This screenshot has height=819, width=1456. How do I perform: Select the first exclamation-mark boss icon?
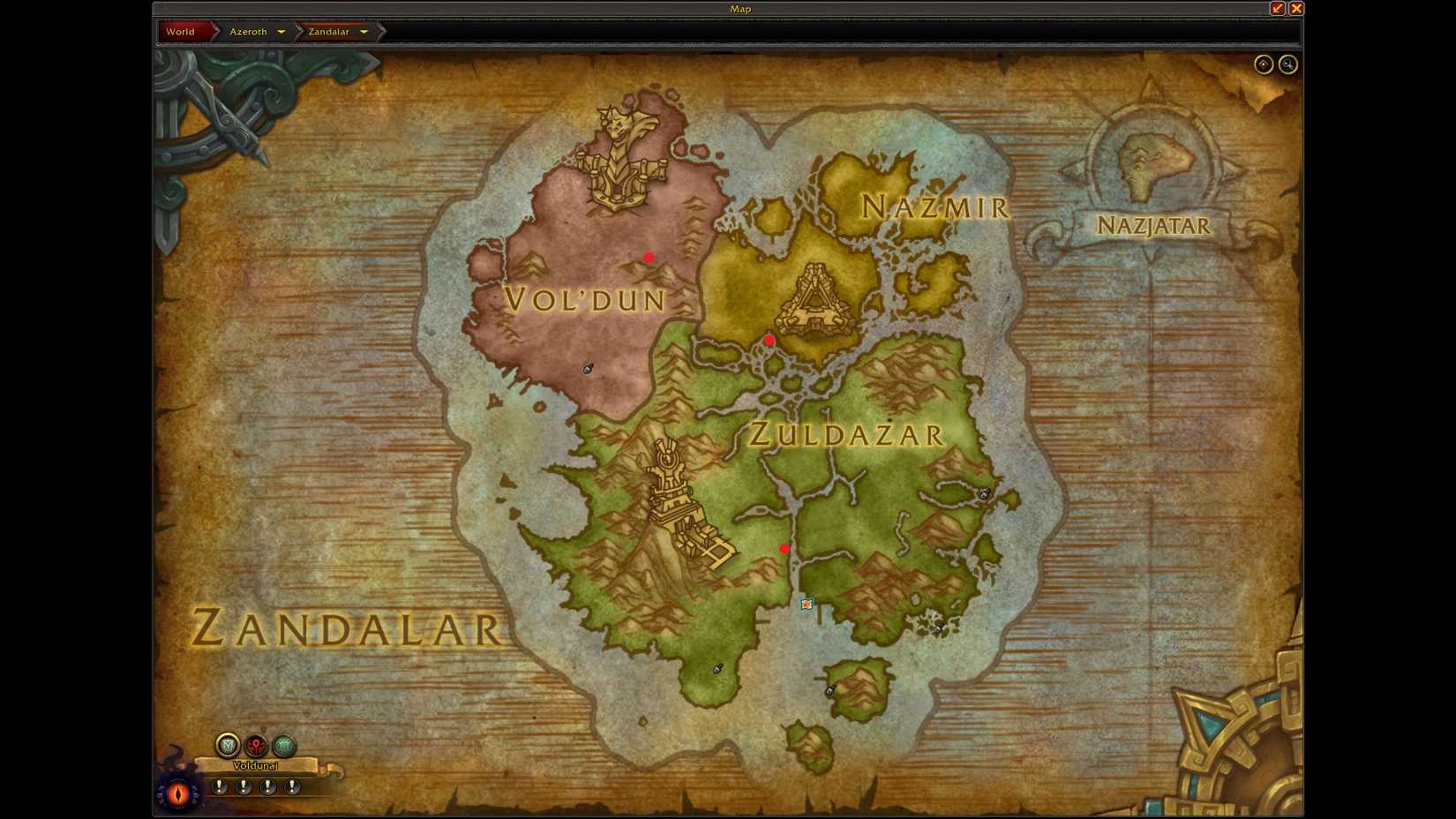[x=219, y=786]
